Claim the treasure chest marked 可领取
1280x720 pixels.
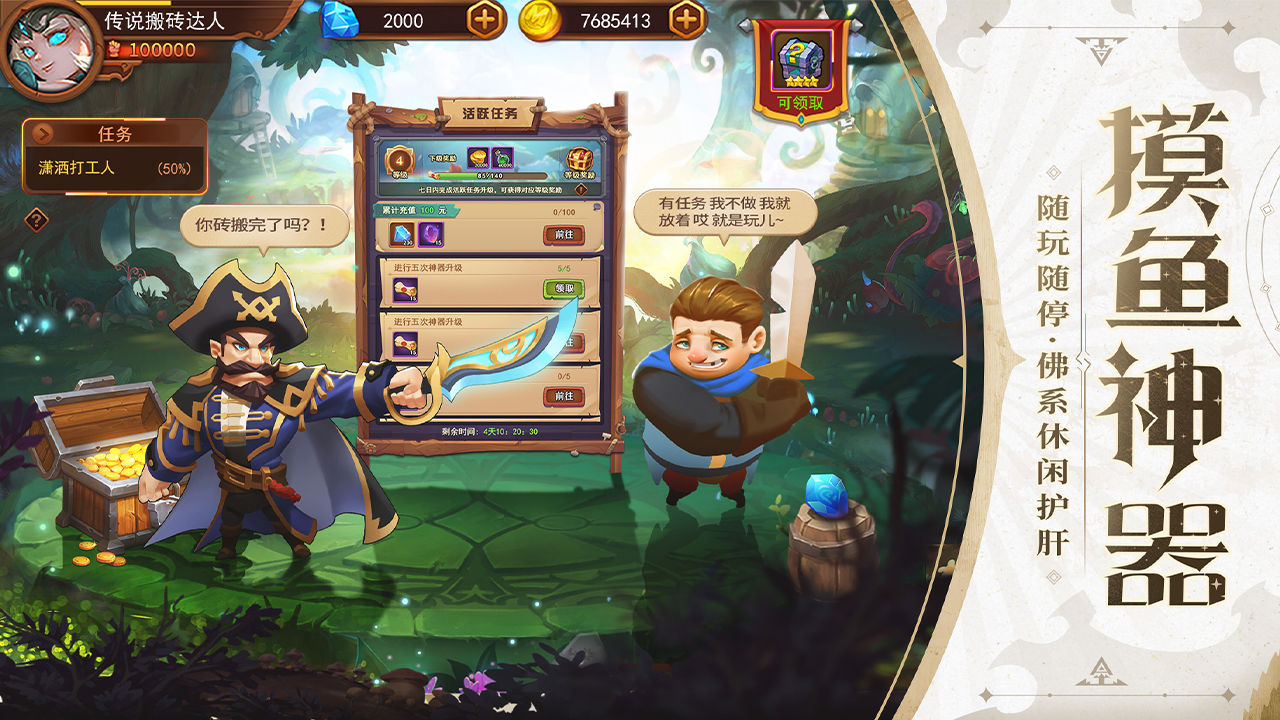[800, 68]
